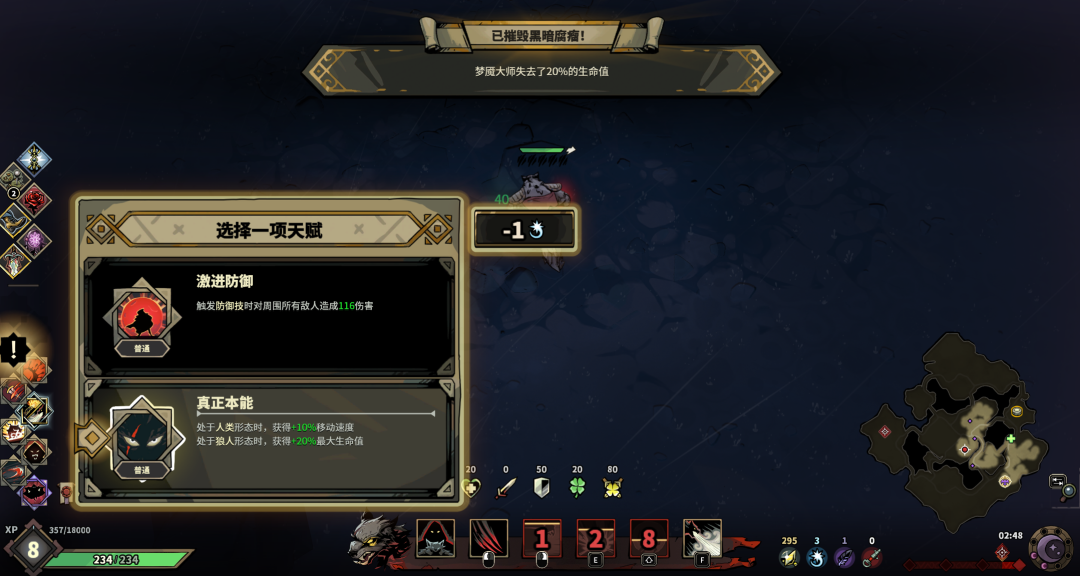This screenshot has height=576, width=1080.
Task: Click the purple orb talent icon
Action: 37,240
